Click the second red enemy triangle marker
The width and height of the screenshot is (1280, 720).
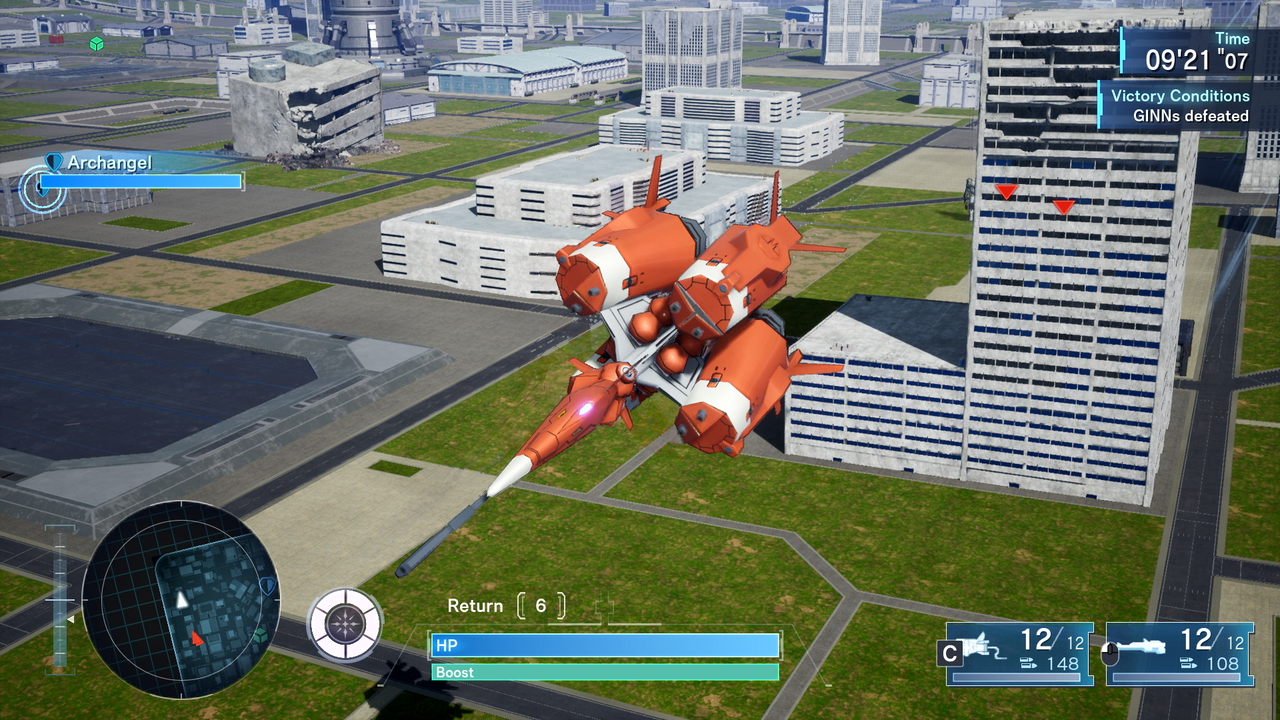point(1062,206)
